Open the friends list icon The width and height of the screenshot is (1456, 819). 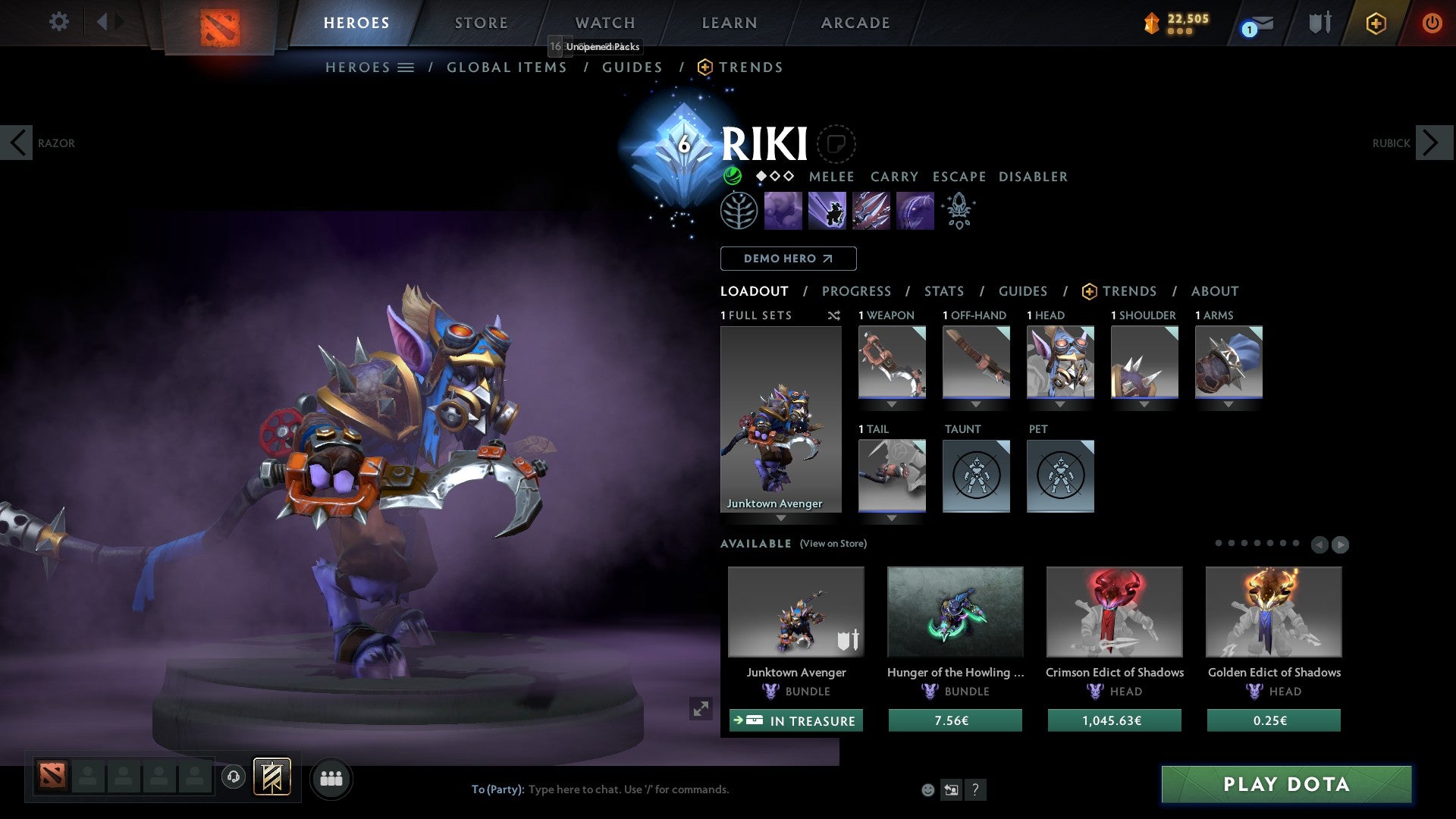(x=331, y=778)
